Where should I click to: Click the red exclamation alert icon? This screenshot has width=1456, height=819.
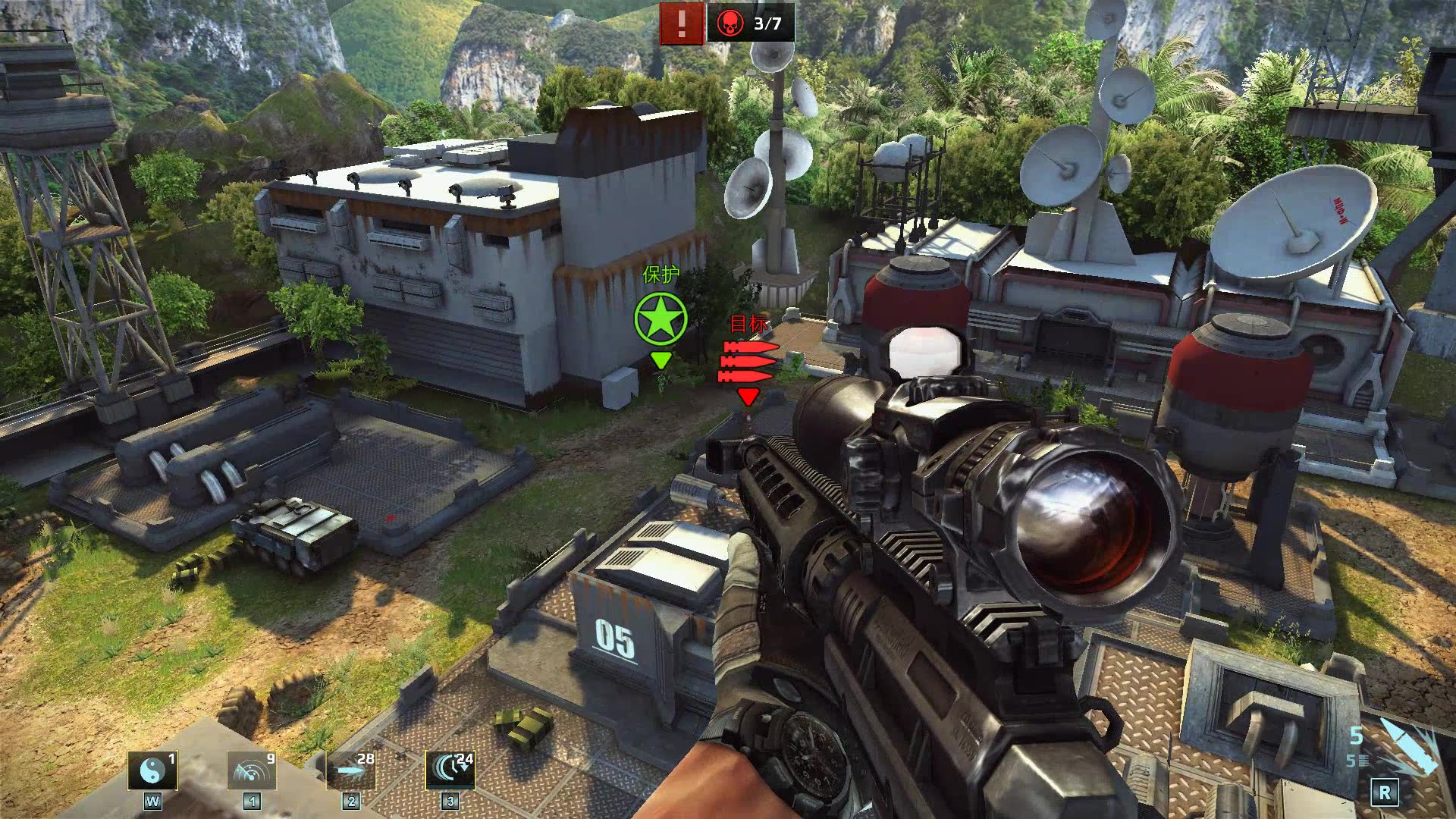pyautogui.click(x=681, y=23)
